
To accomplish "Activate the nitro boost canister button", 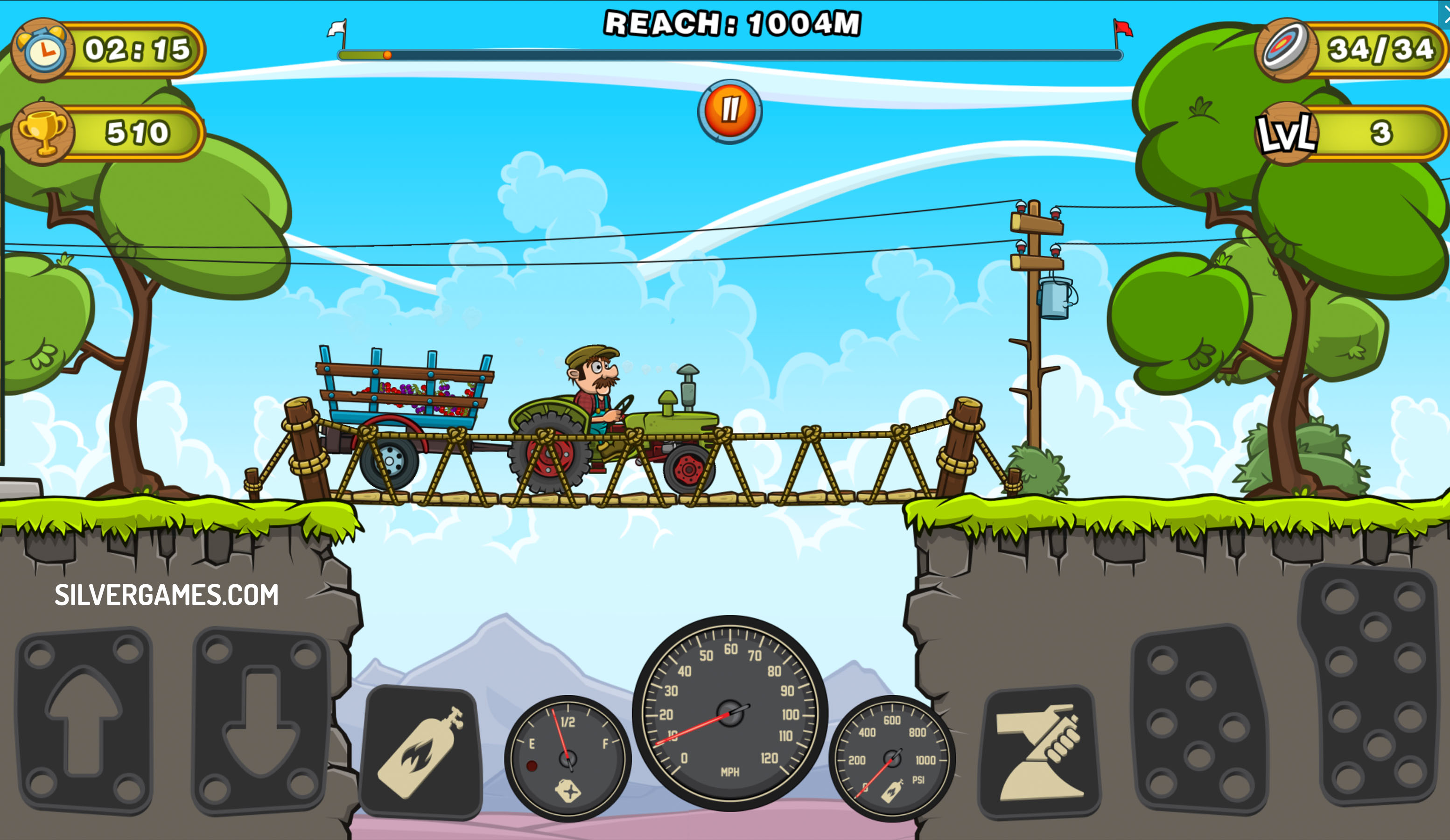I will click(x=422, y=752).
